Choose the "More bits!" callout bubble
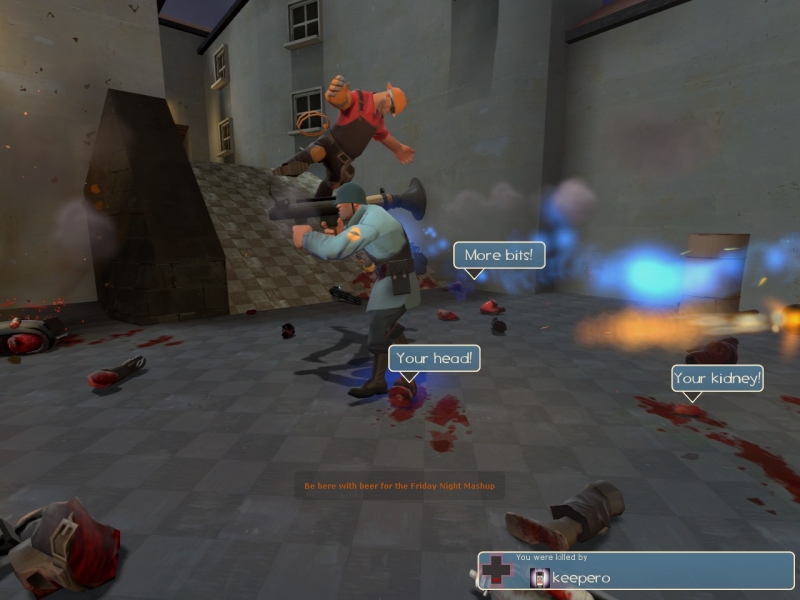 (499, 255)
